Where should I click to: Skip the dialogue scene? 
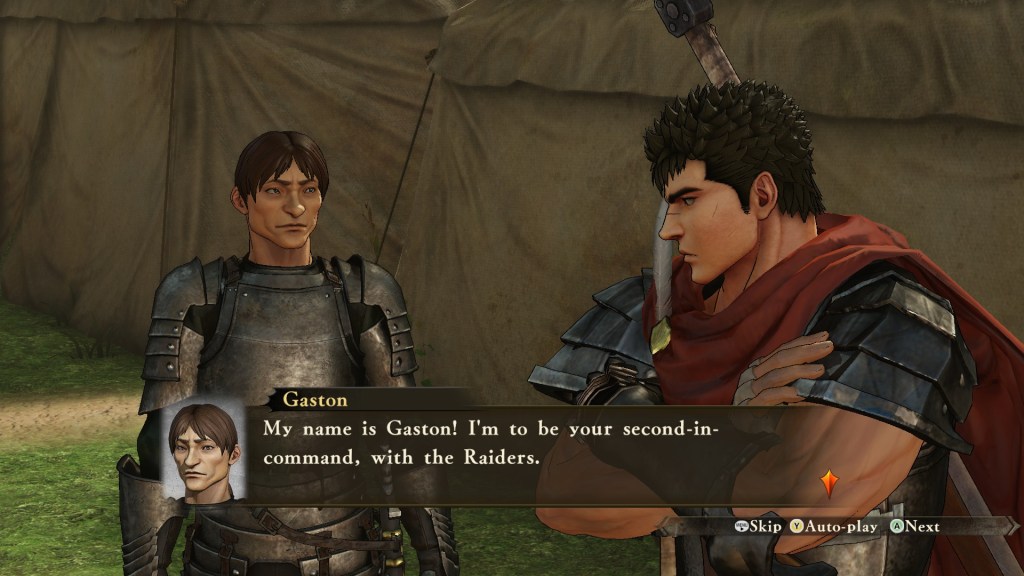759,527
